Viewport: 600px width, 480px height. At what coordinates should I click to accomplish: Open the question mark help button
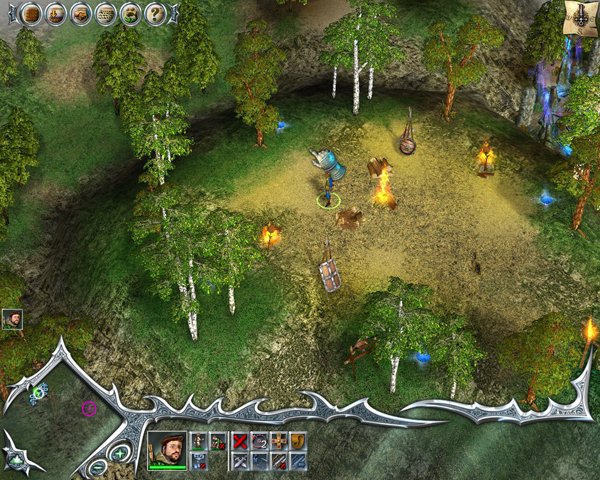click(x=156, y=13)
